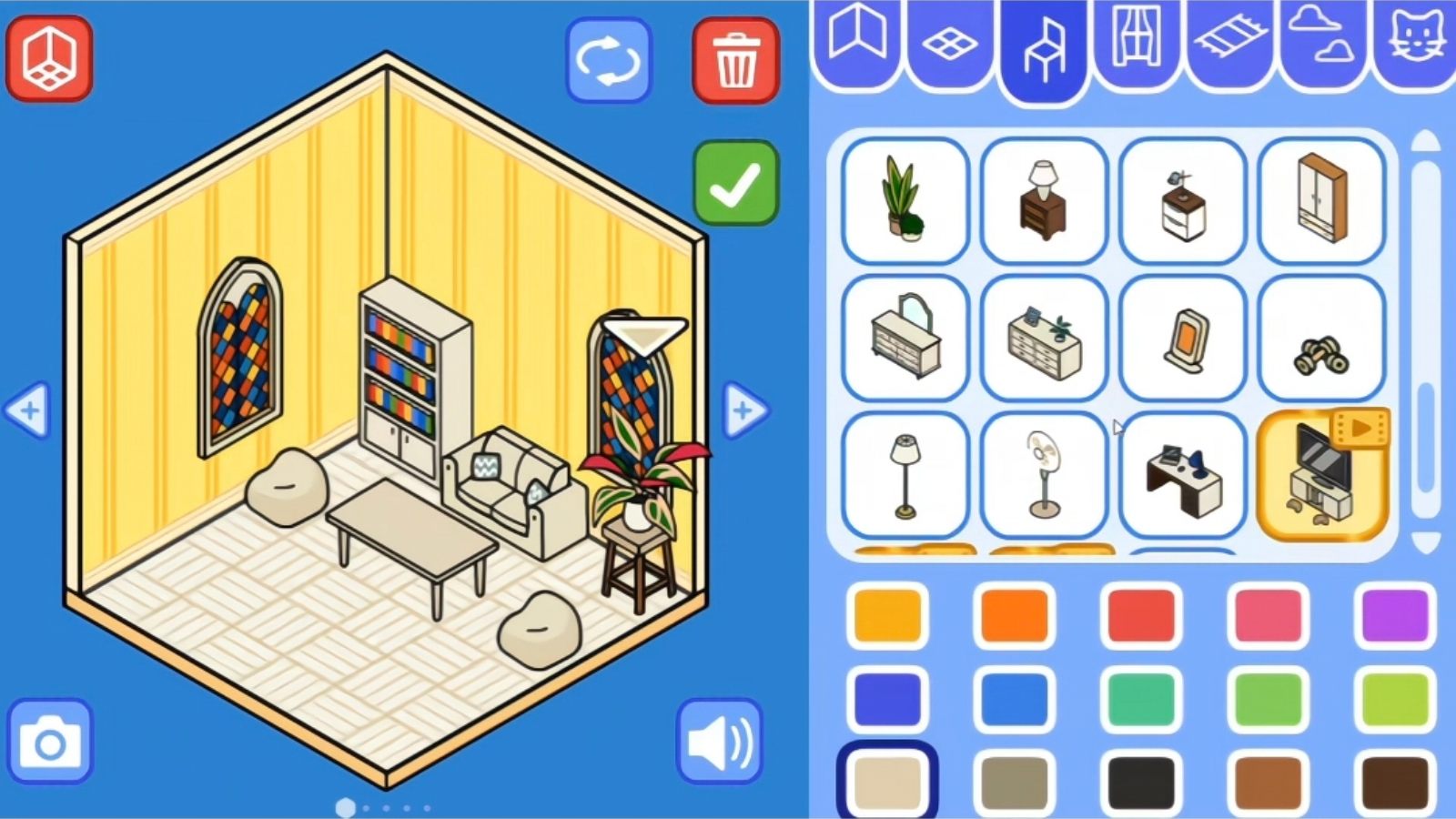This screenshot has width=1456, height=819.
Task: Go to previous room with left arrow
Action: [28, 410]
